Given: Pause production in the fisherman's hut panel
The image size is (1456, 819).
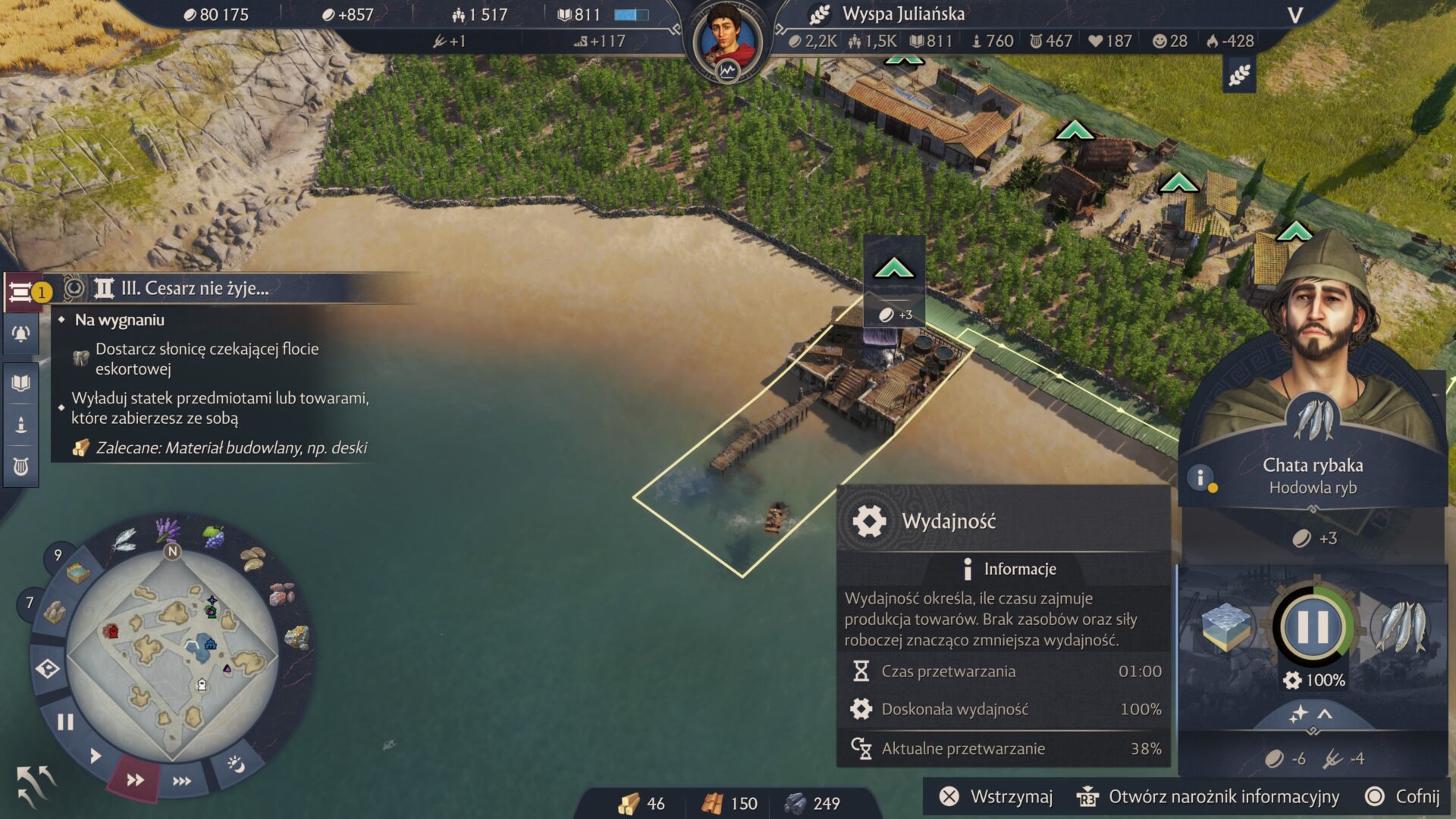Looking at the screenshot, I should click(1313, 627).
